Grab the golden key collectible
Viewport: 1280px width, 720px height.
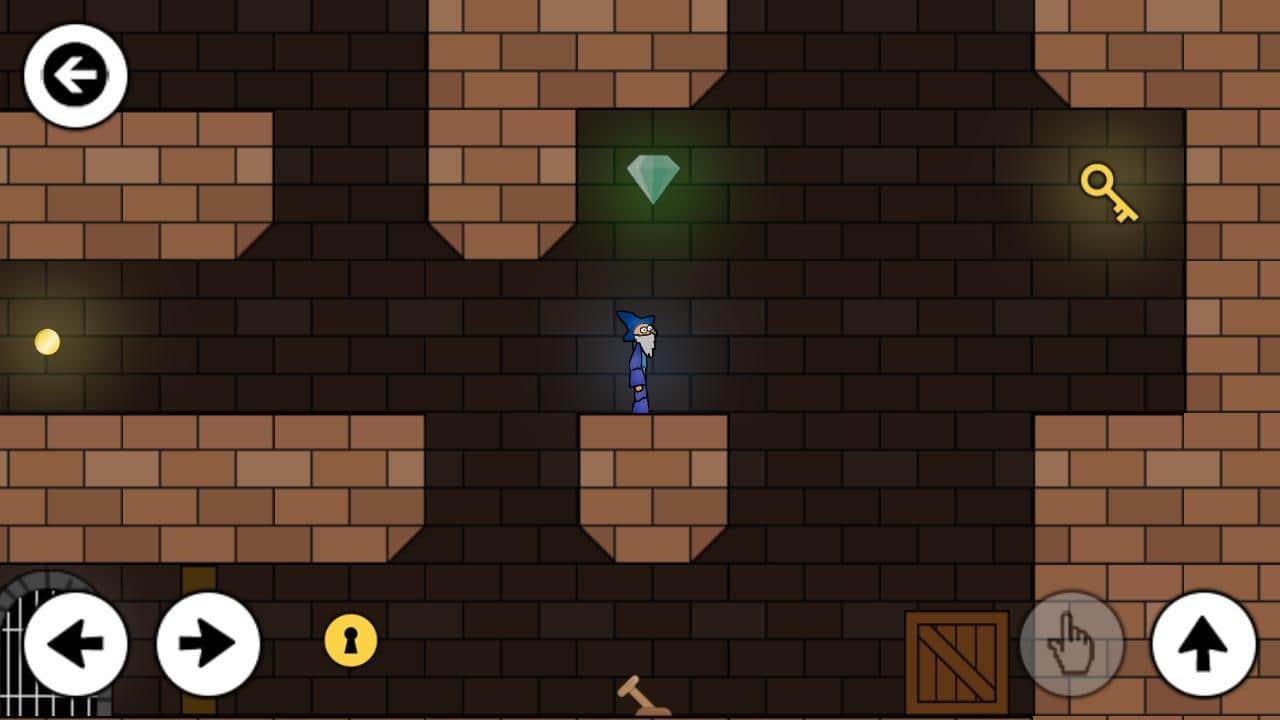pos(1108,195)
